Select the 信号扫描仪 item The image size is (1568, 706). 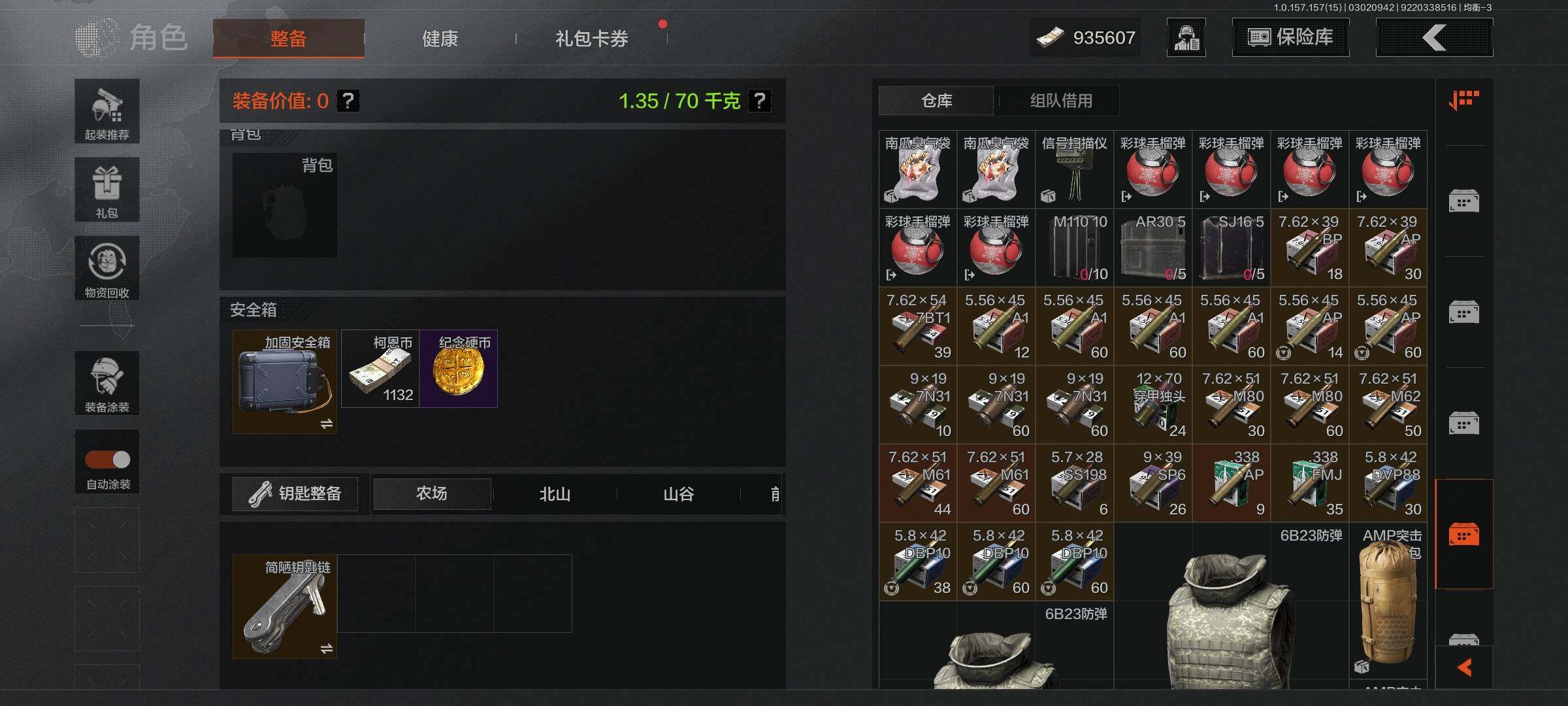click(x=1075, y=169)
